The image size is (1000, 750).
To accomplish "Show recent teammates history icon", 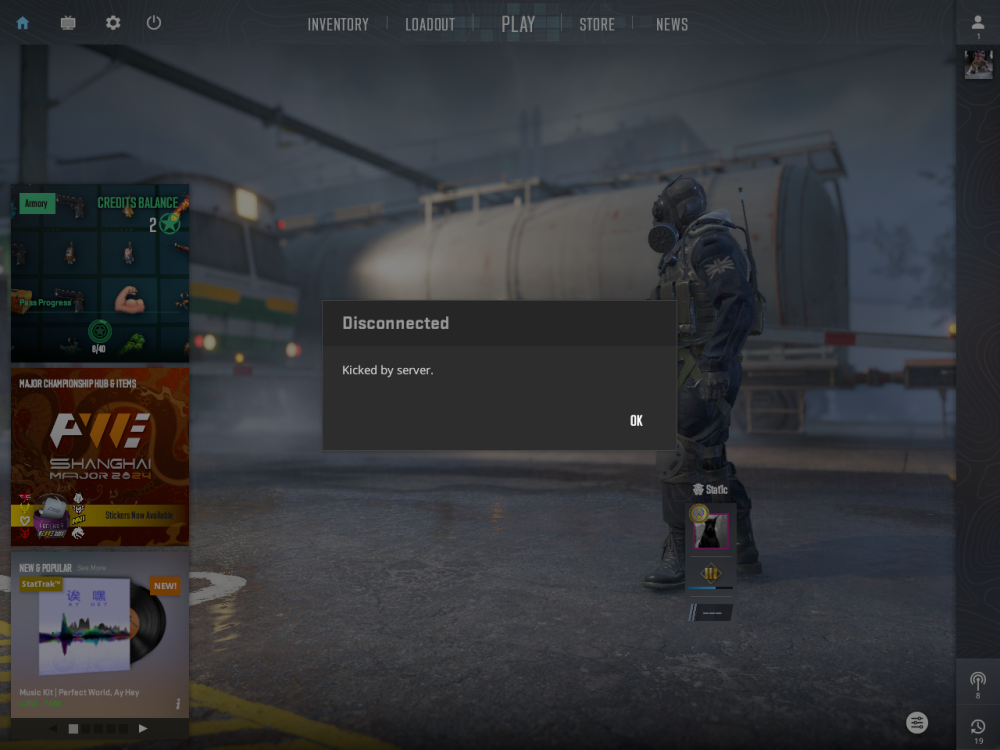I will tap(978, 727).
